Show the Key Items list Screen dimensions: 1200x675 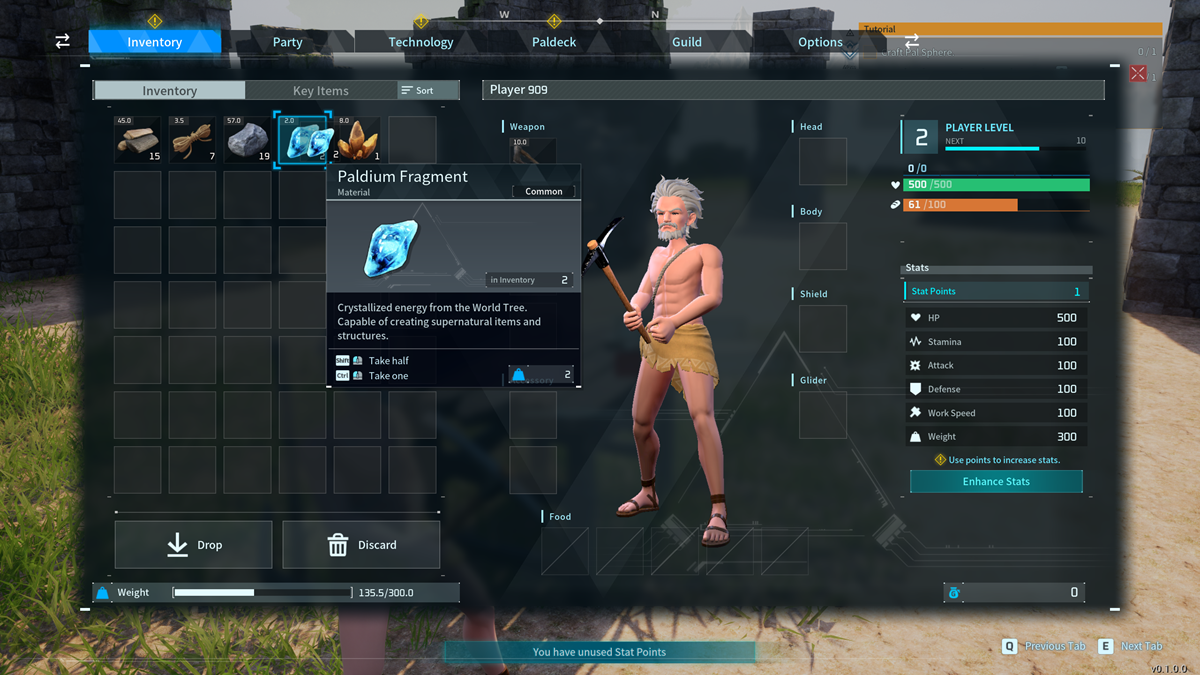pyautogui.click(x=320, y=91)
